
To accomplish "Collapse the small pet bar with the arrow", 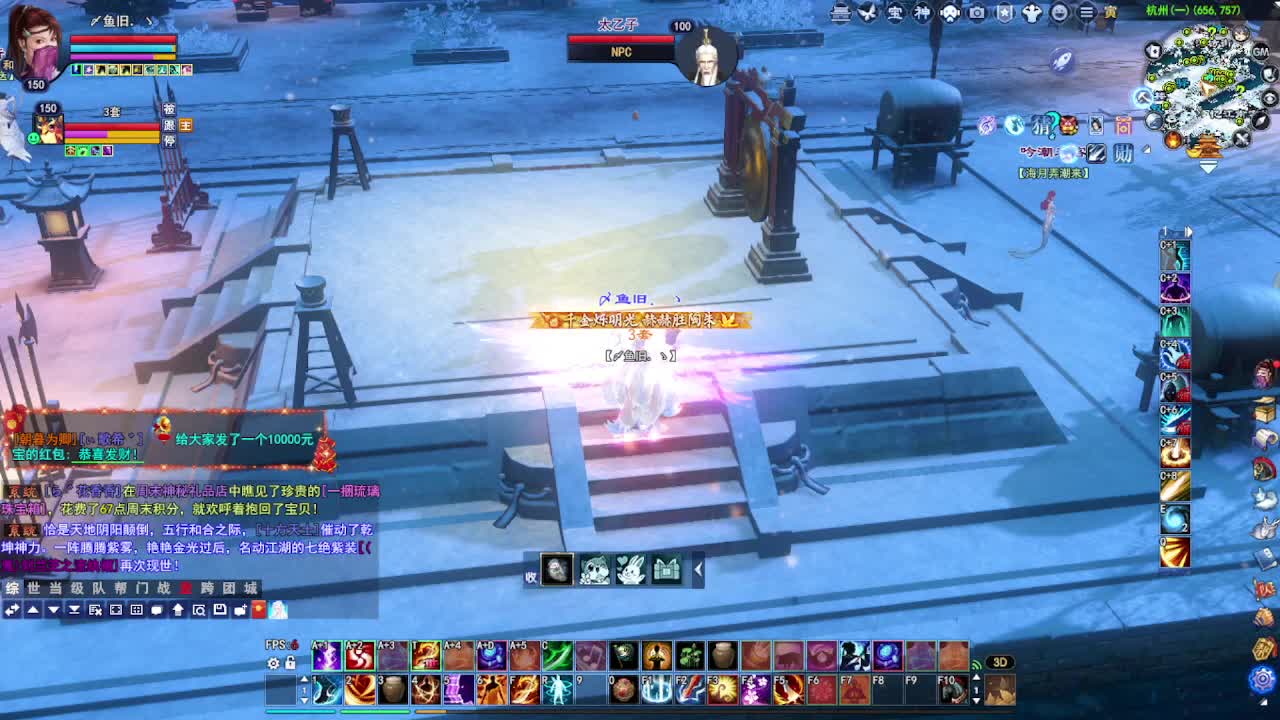I will point(698,570).
